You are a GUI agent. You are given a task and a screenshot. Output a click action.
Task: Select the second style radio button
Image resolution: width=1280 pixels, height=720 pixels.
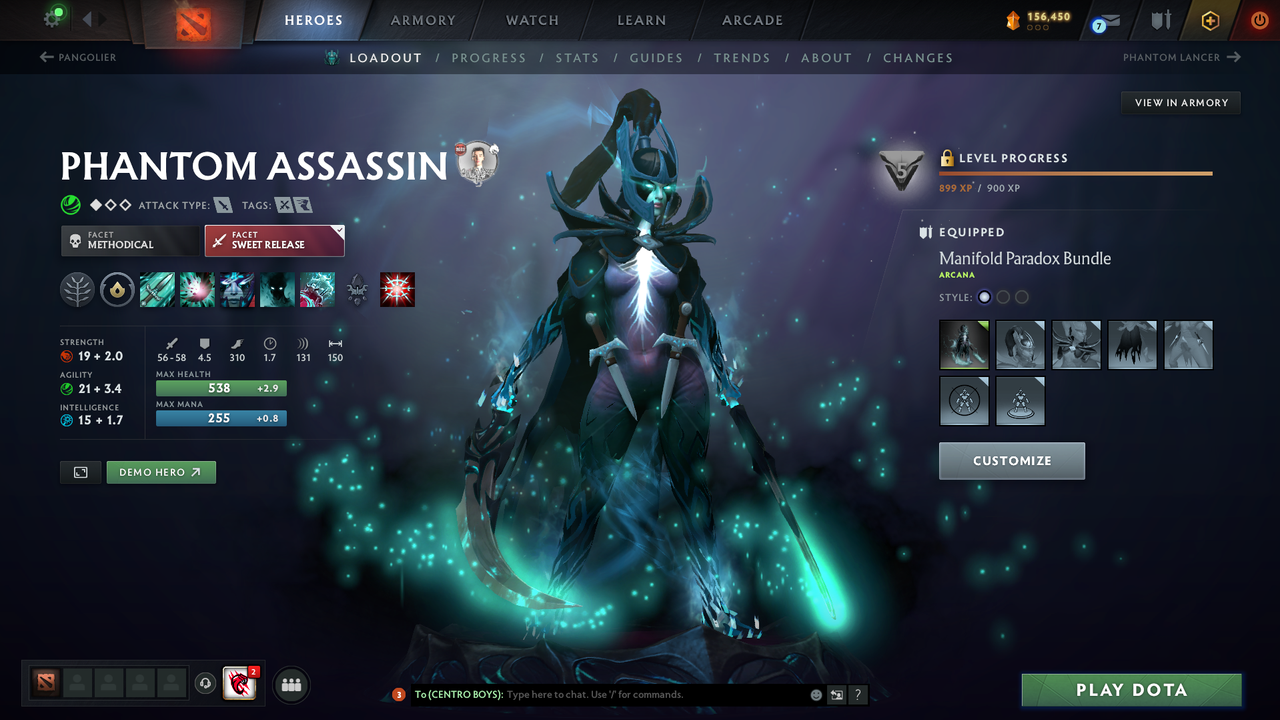point(1003,296)
